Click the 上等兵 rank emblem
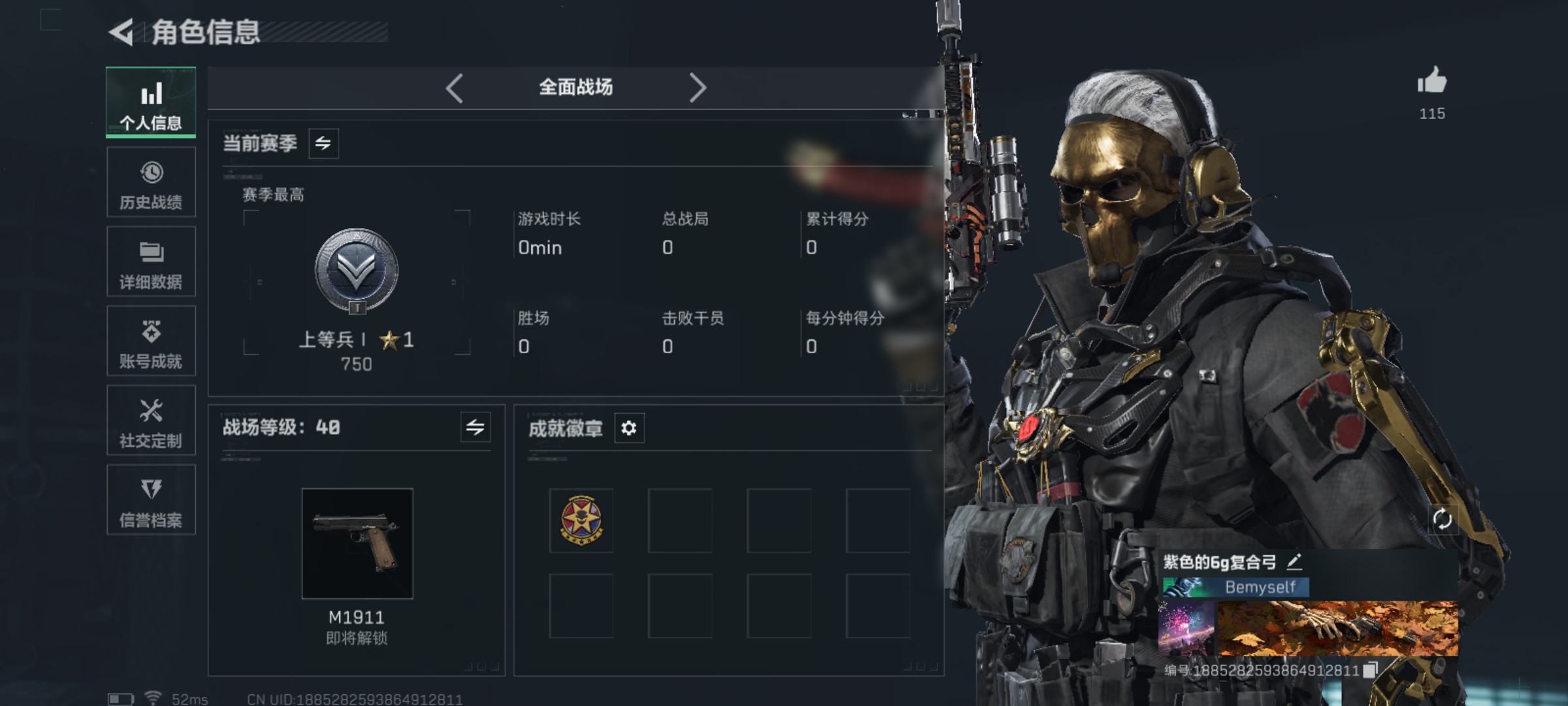Screen dimensions: 1568x706 pos(357,271)
